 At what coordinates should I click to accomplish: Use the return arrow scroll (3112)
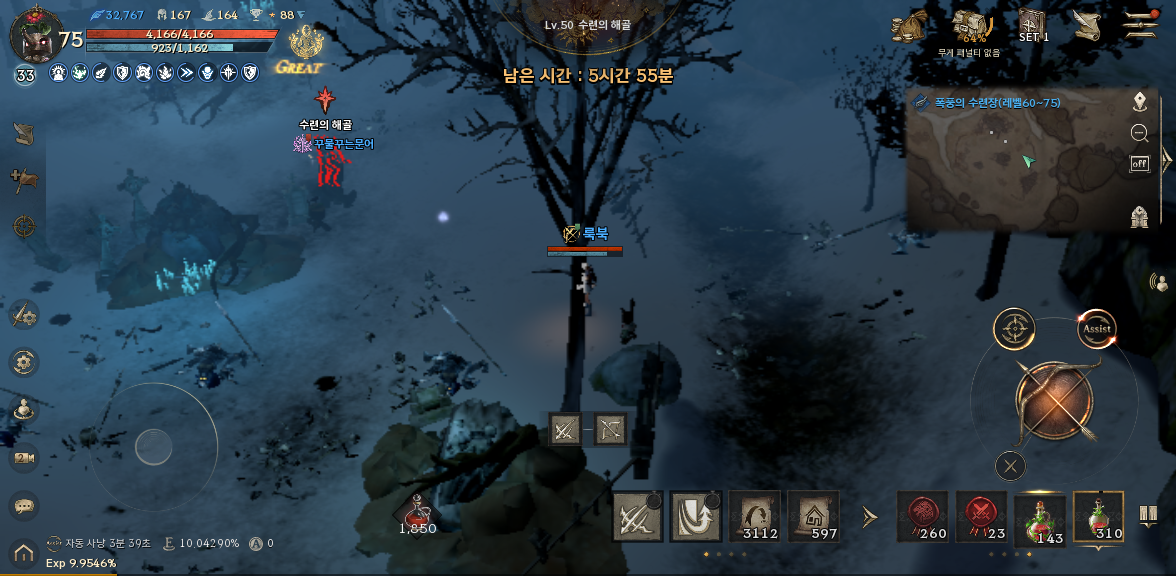754,517
